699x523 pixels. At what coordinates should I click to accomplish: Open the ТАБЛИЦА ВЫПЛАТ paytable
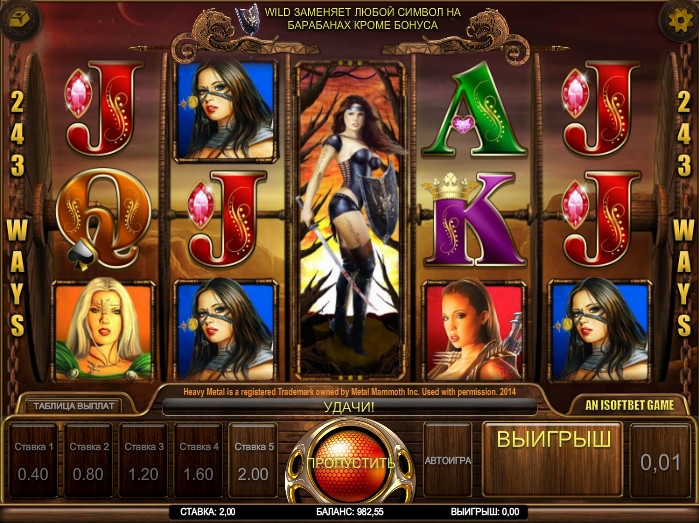point(75,405)
